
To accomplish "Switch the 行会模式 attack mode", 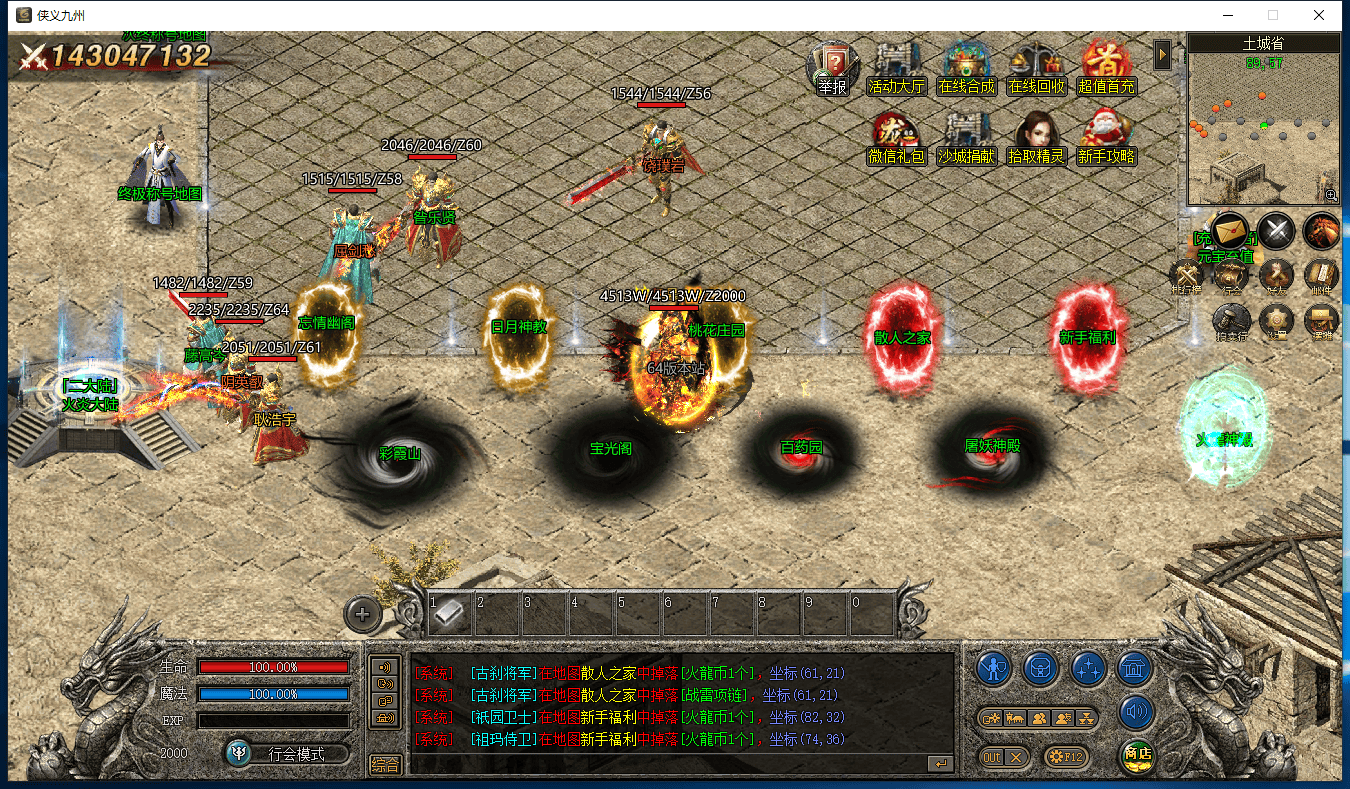I will (x=288, y=754).
